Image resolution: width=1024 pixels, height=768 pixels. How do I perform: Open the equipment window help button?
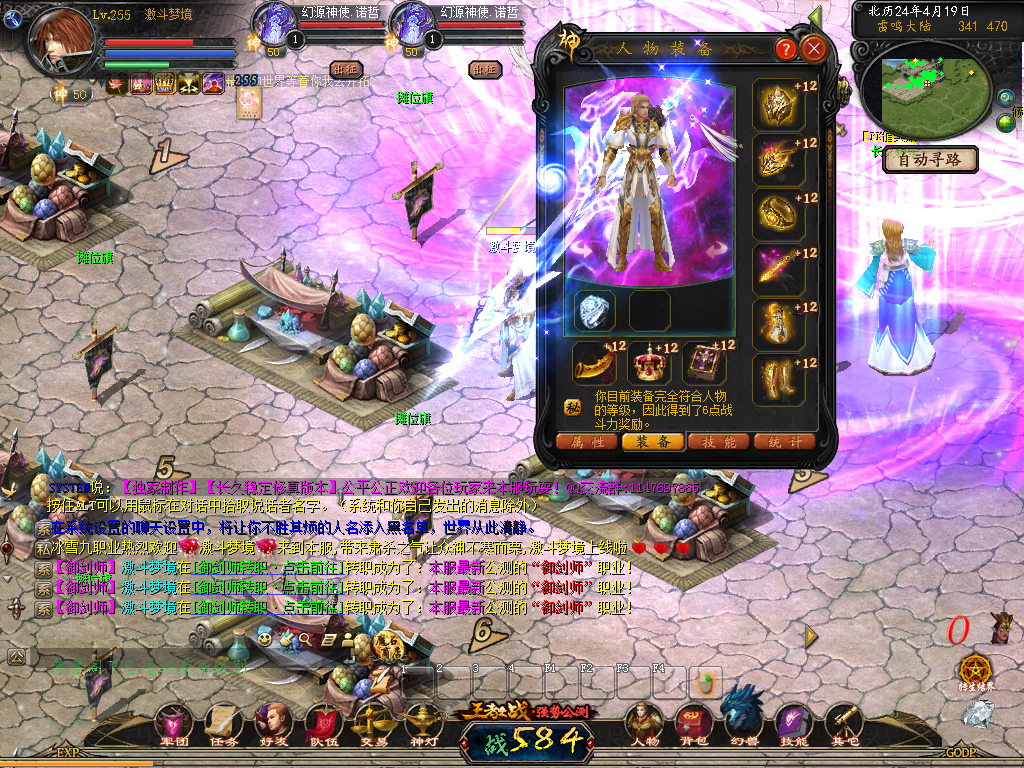[x=786, y=49]
